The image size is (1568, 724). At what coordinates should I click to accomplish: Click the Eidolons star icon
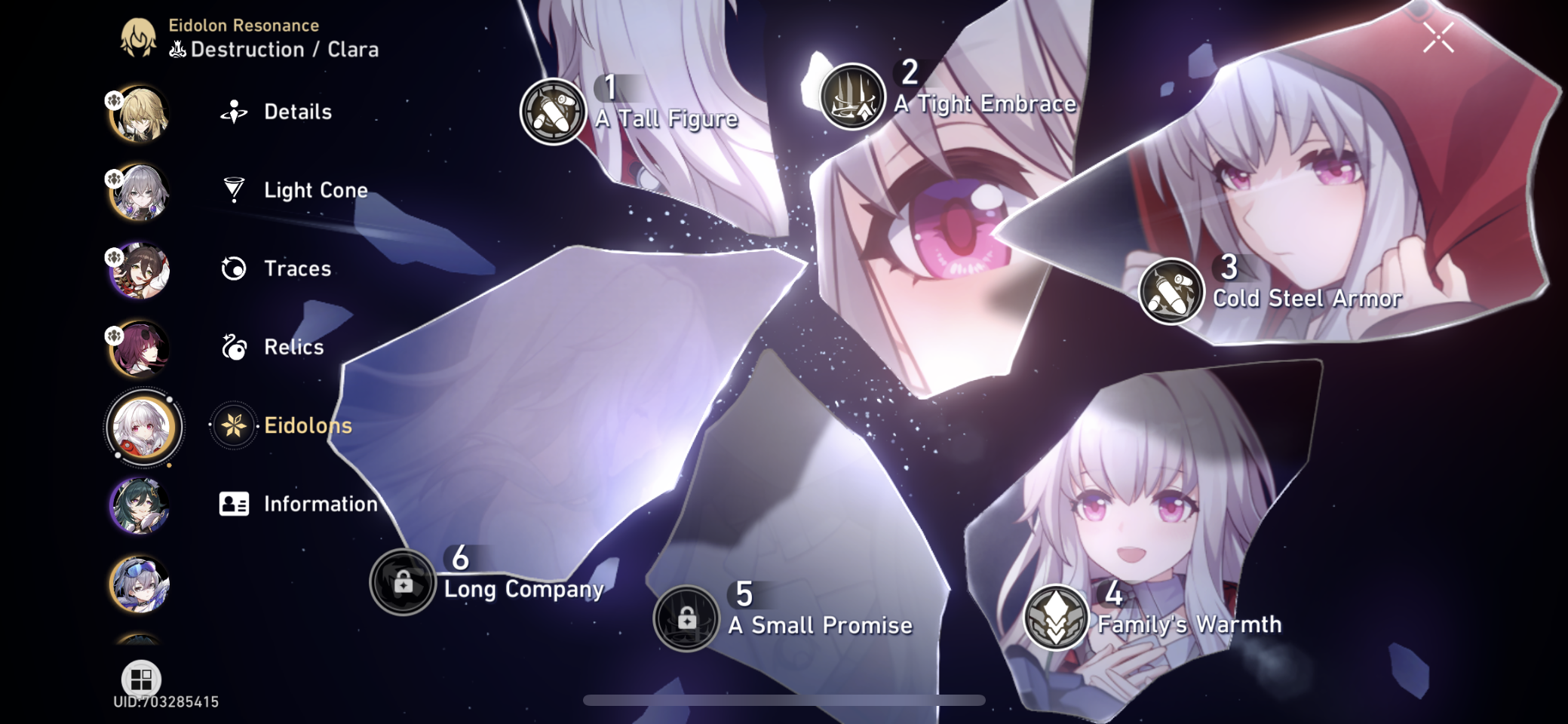point(235,425)
